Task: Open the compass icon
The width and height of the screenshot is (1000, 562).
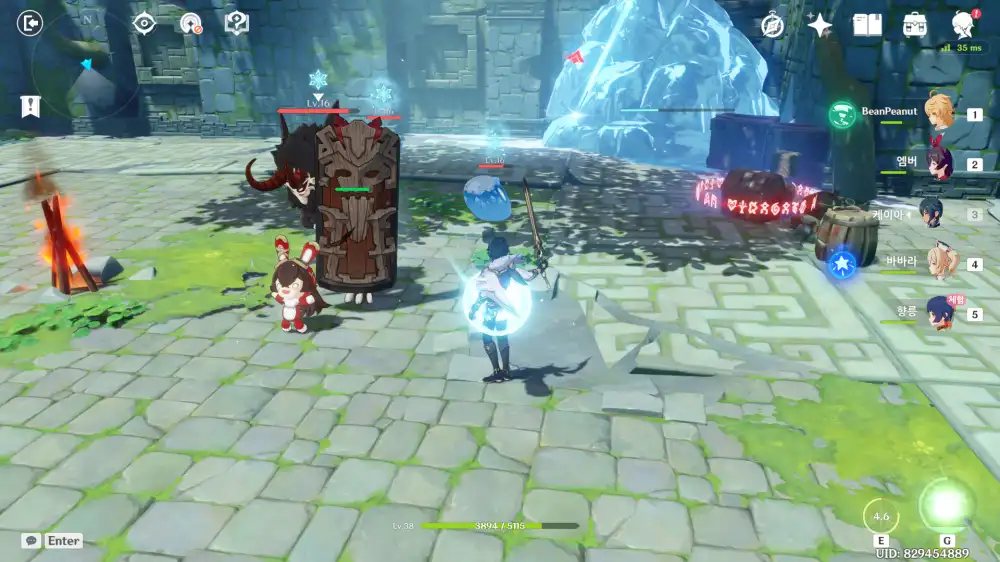Action: coord(772,25)
